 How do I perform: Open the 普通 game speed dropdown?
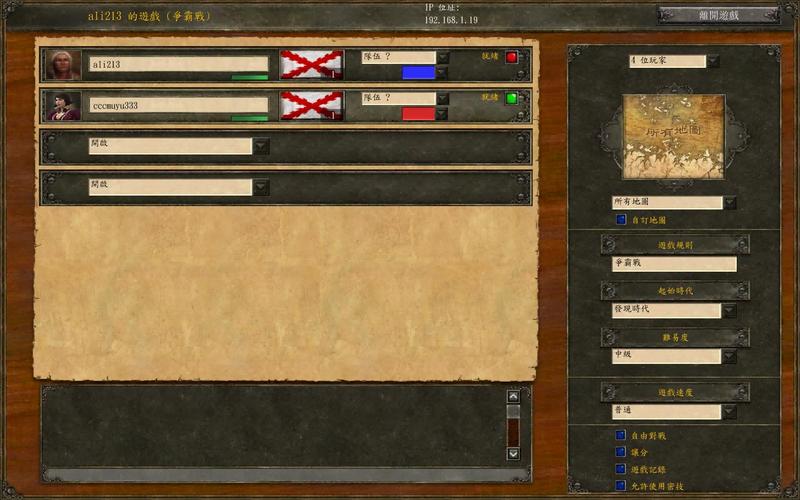click(x=729, y=412)
